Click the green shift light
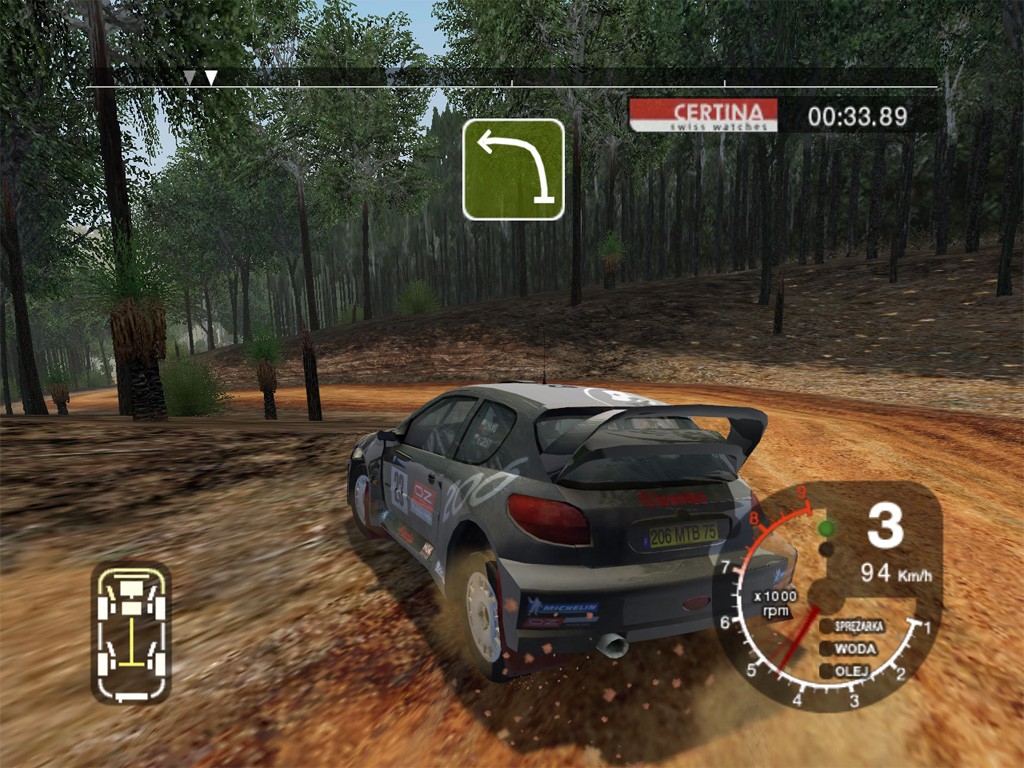The image size is (1024, 768). 826,528
